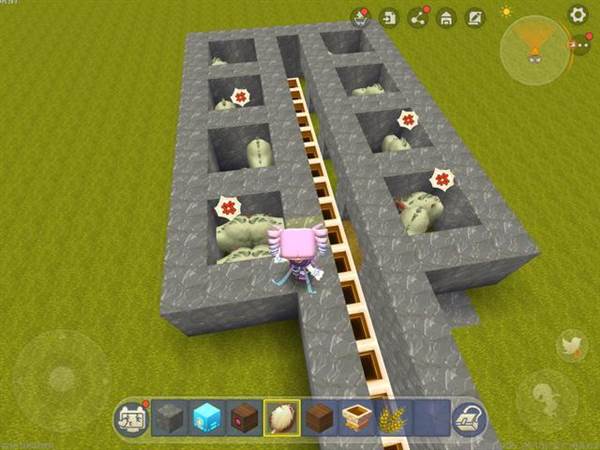Pick the plain brown wood block slot
This screenshot has width=600, height=450.
317,420
